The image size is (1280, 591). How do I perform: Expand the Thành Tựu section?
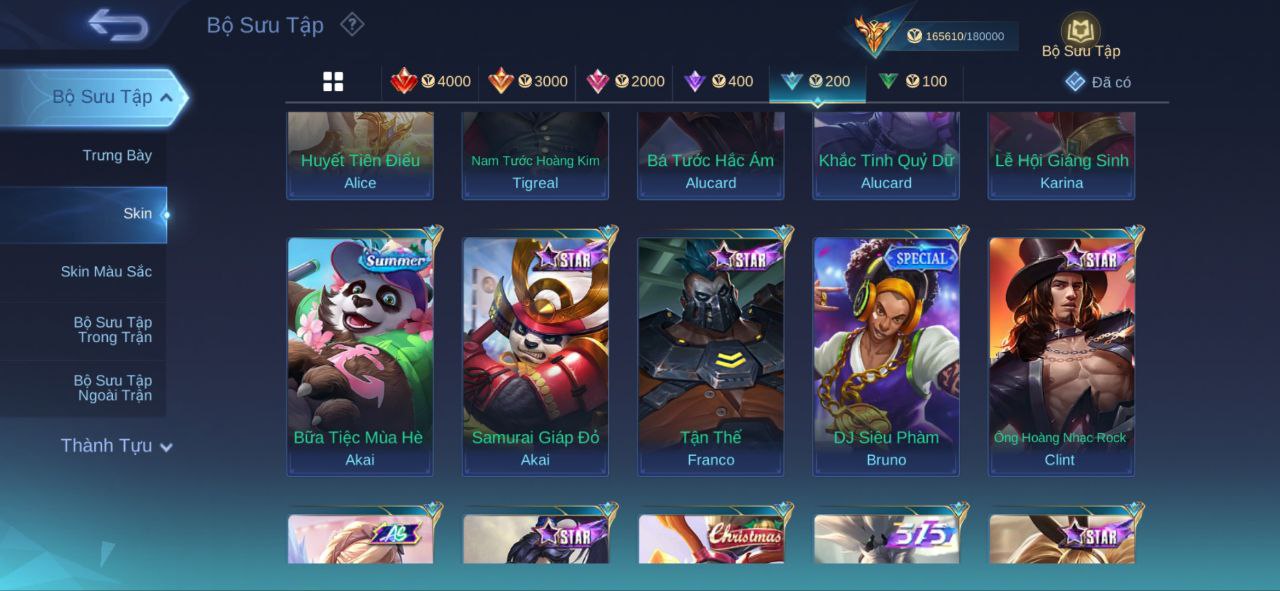pyautogui.click(x=116, y=446)
